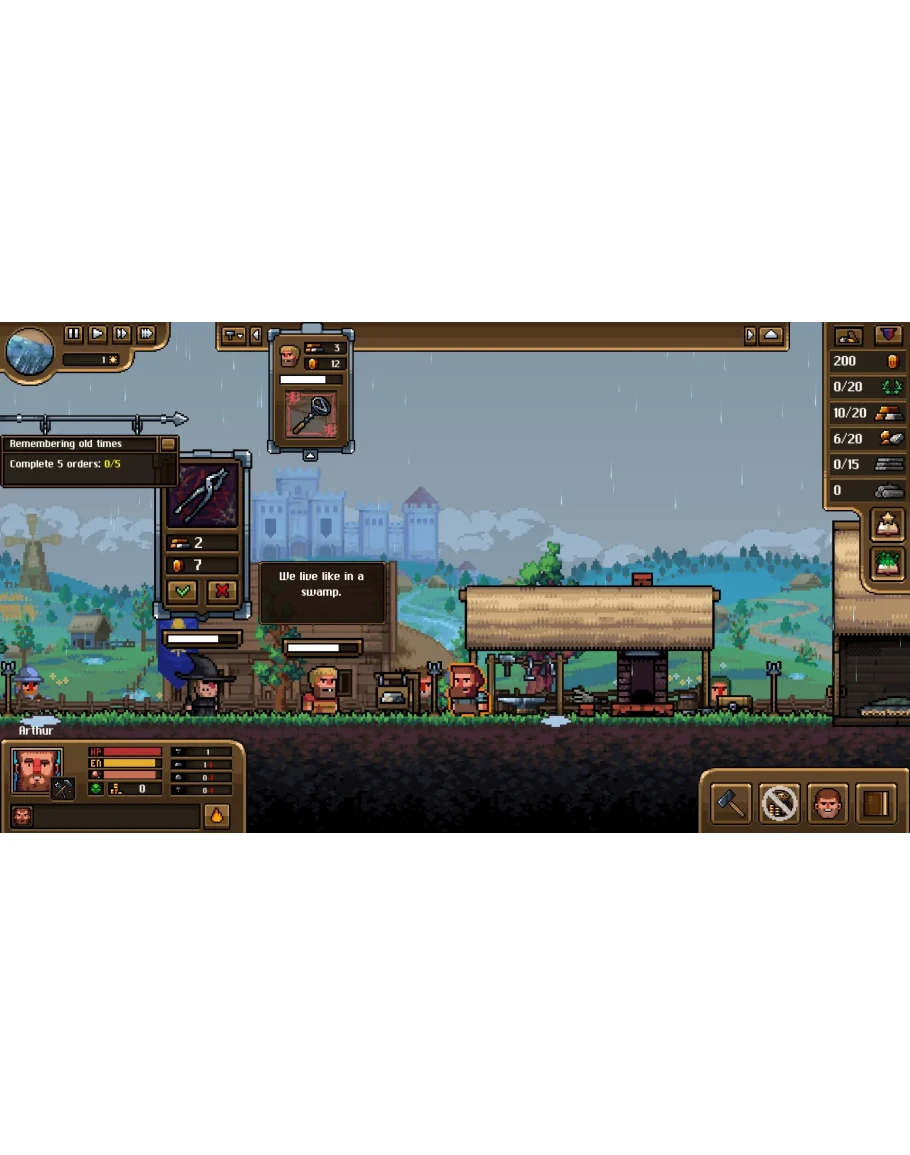Open the resources ingot pile tab
This screenshot has width=910, height=1155.
(849, 336)
